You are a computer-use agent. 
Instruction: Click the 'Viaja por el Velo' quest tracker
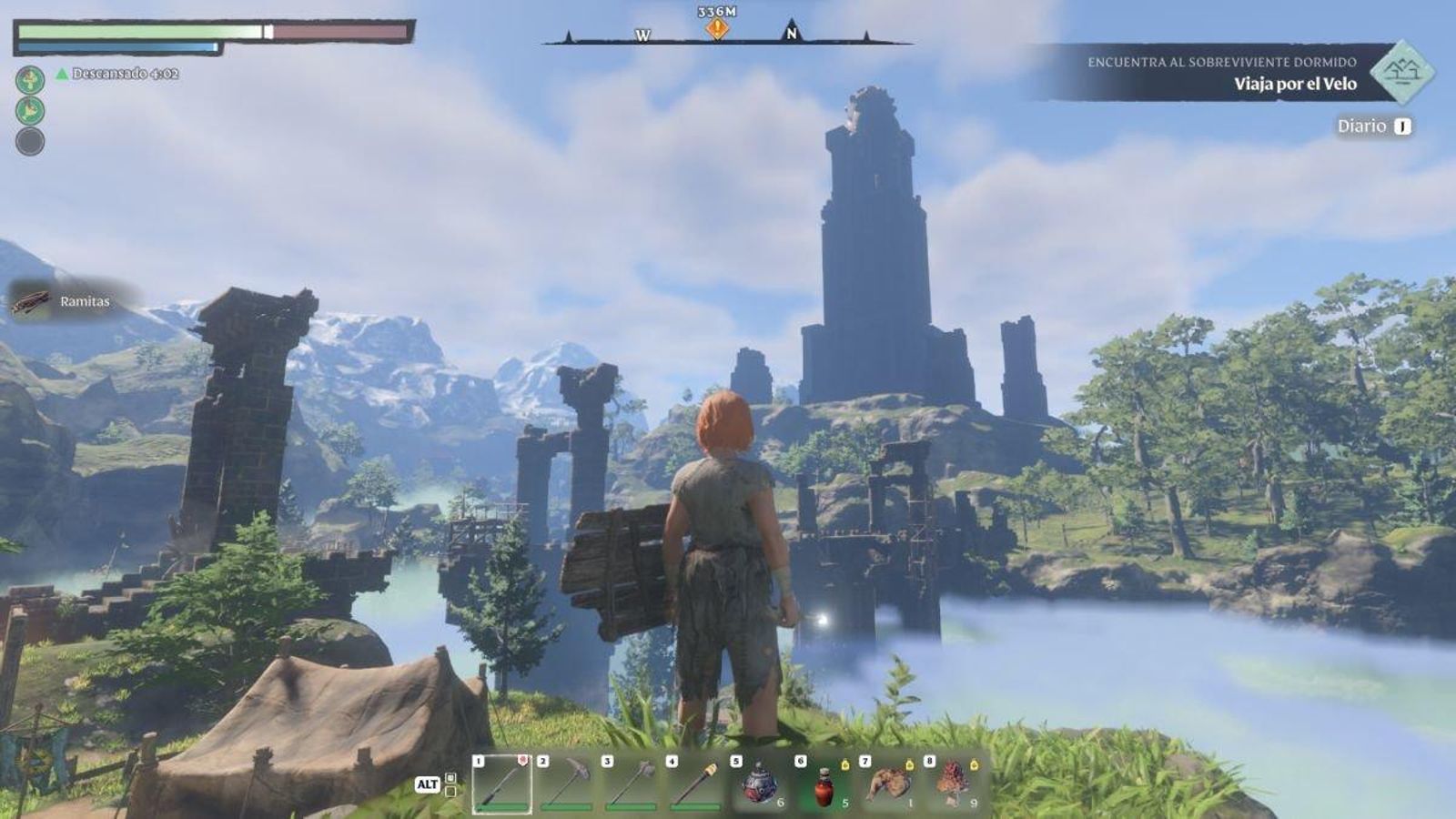[1294, 84]
